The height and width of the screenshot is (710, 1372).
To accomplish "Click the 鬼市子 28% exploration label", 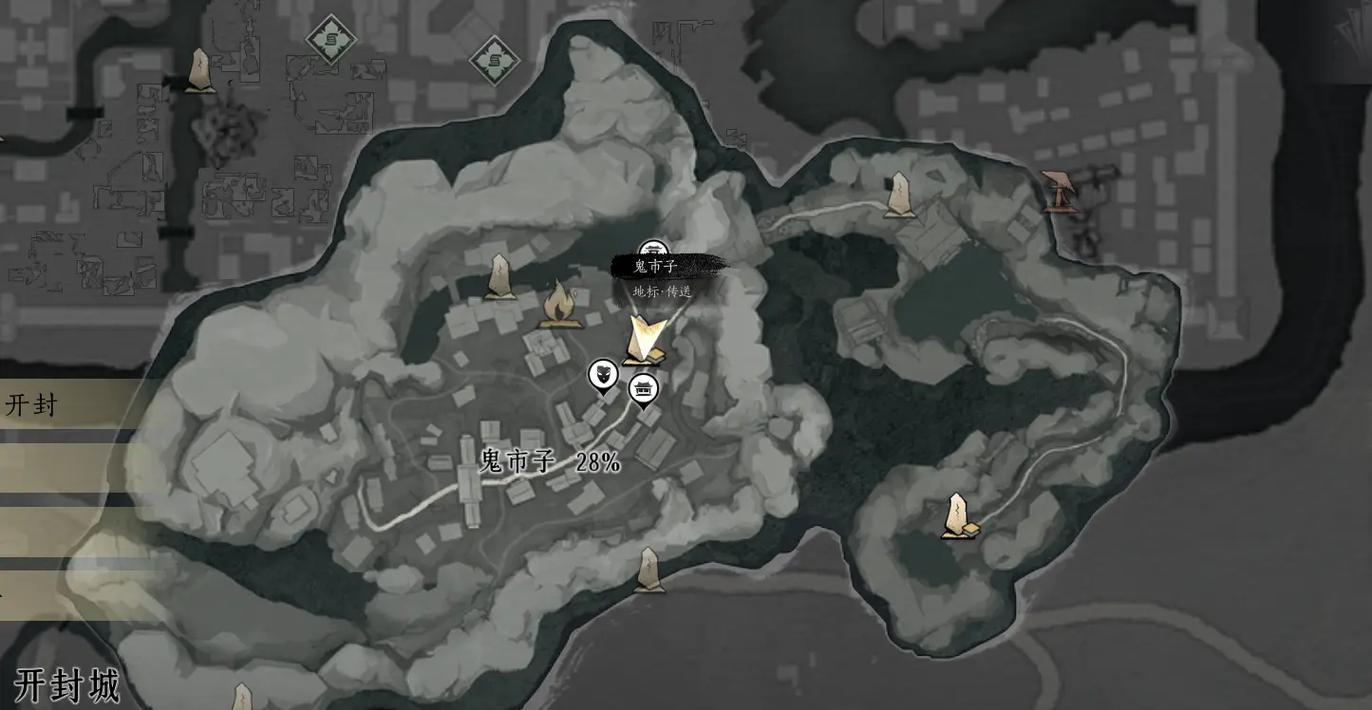I will pos(550,461).
